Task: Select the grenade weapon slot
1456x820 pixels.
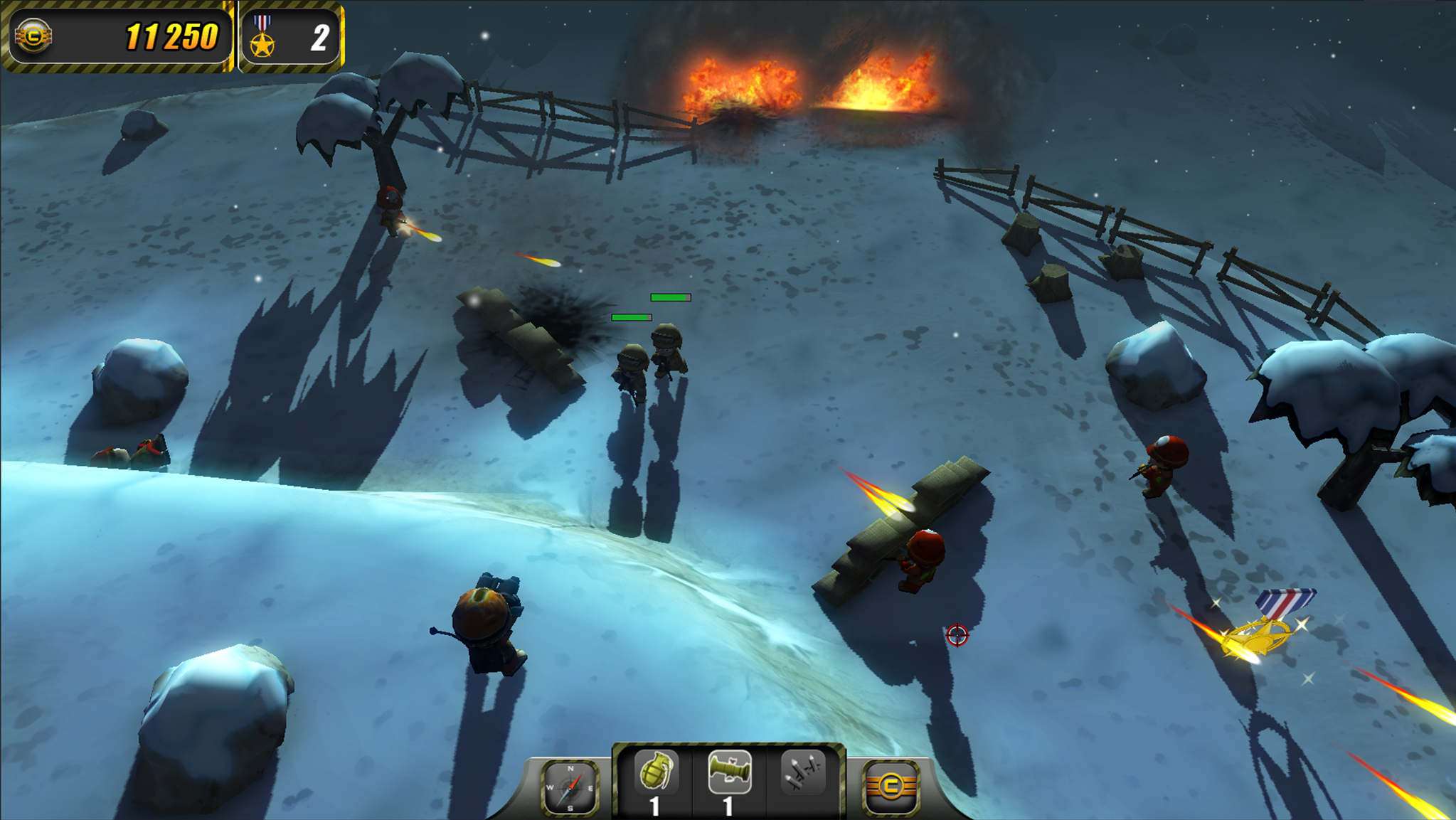Action: (656, 774)
